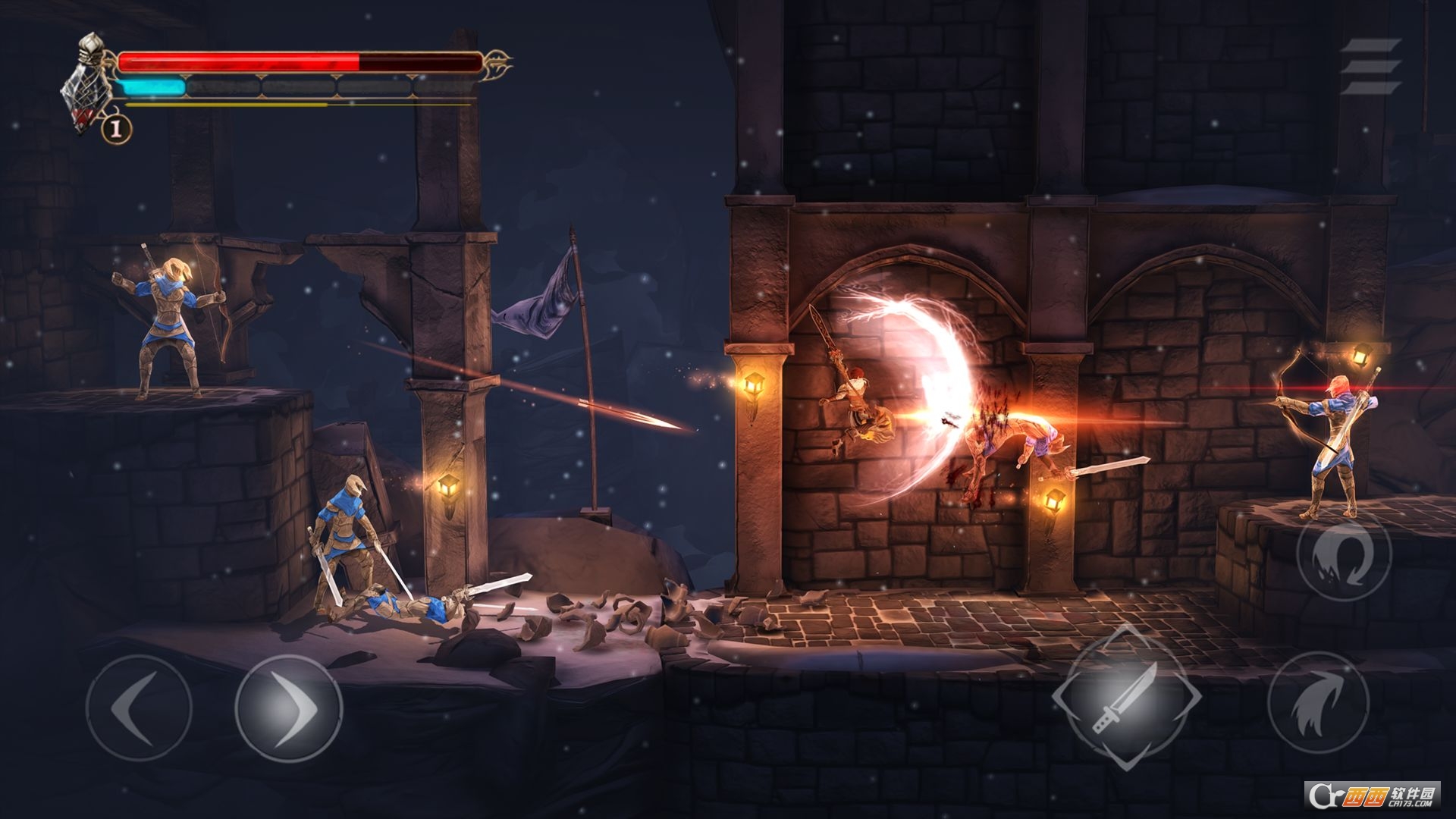Tap the move right arrow button
The width and height of the screenshot is (1456, 819).
click(x=288, y=708)
